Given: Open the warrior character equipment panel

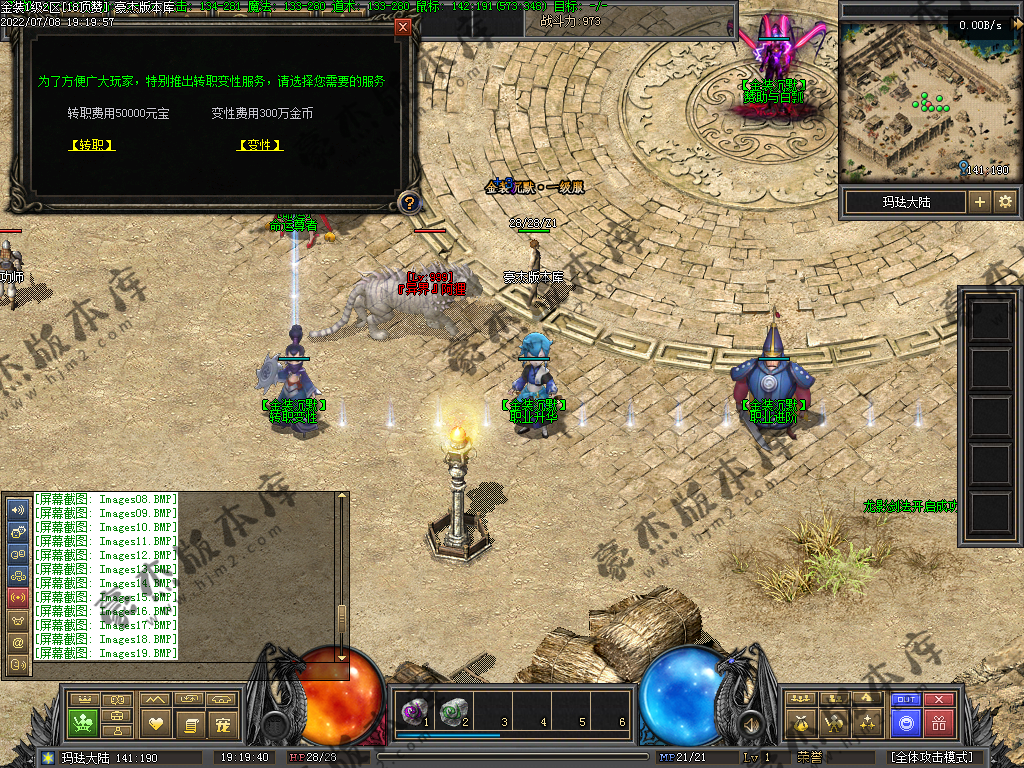Looking at the screenshot, I should click(x=834, y=722).
